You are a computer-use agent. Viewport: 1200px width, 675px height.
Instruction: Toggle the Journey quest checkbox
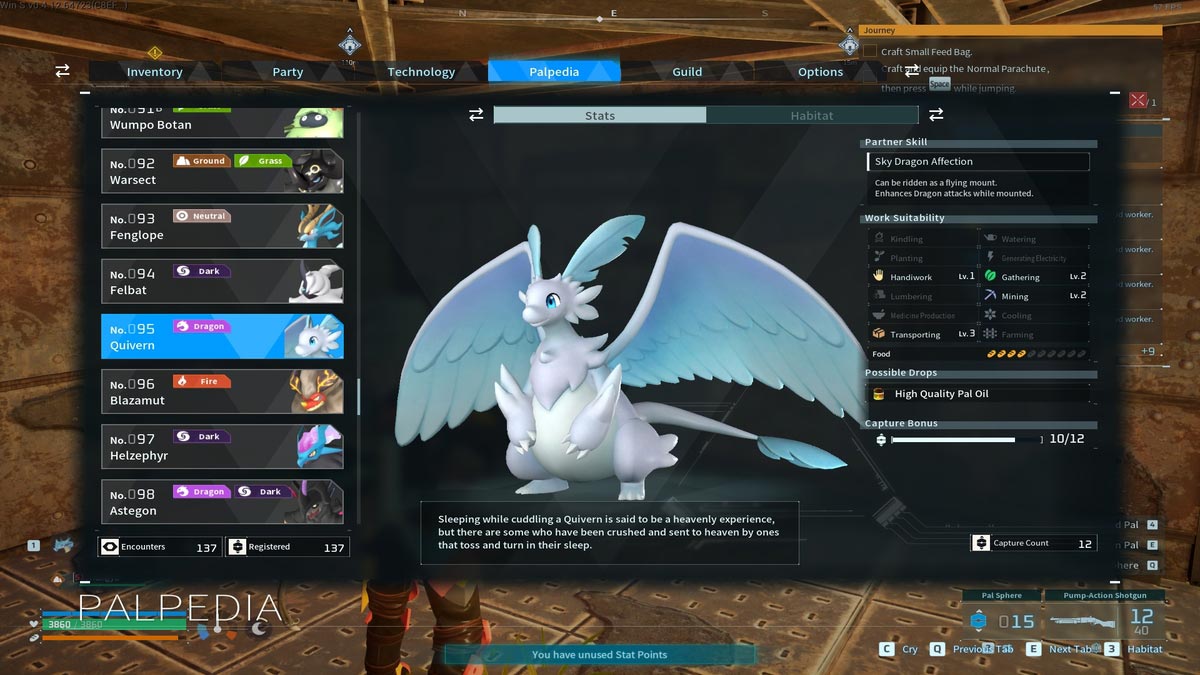pyautogui.click(x=870, y=51)
